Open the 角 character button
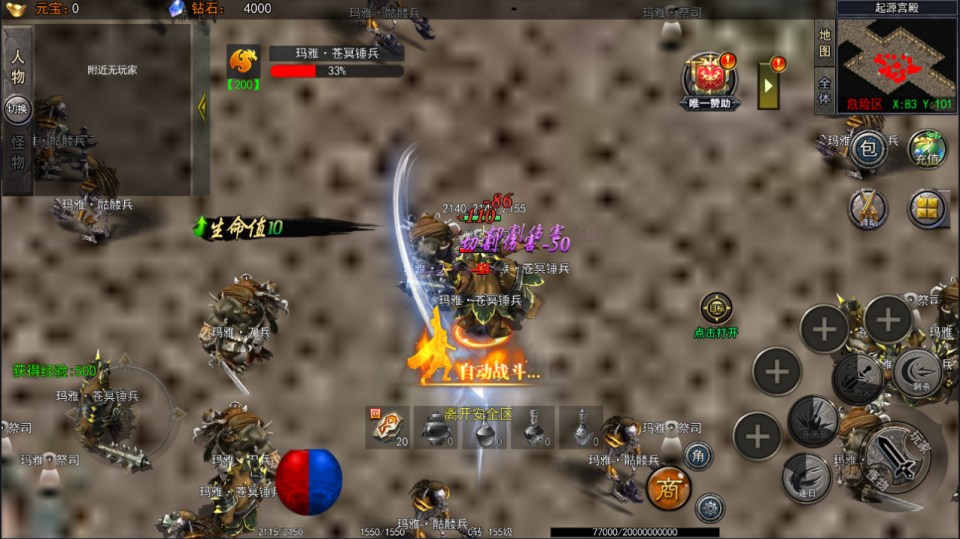This screenshot has width=960, height=539. (698, 456)
